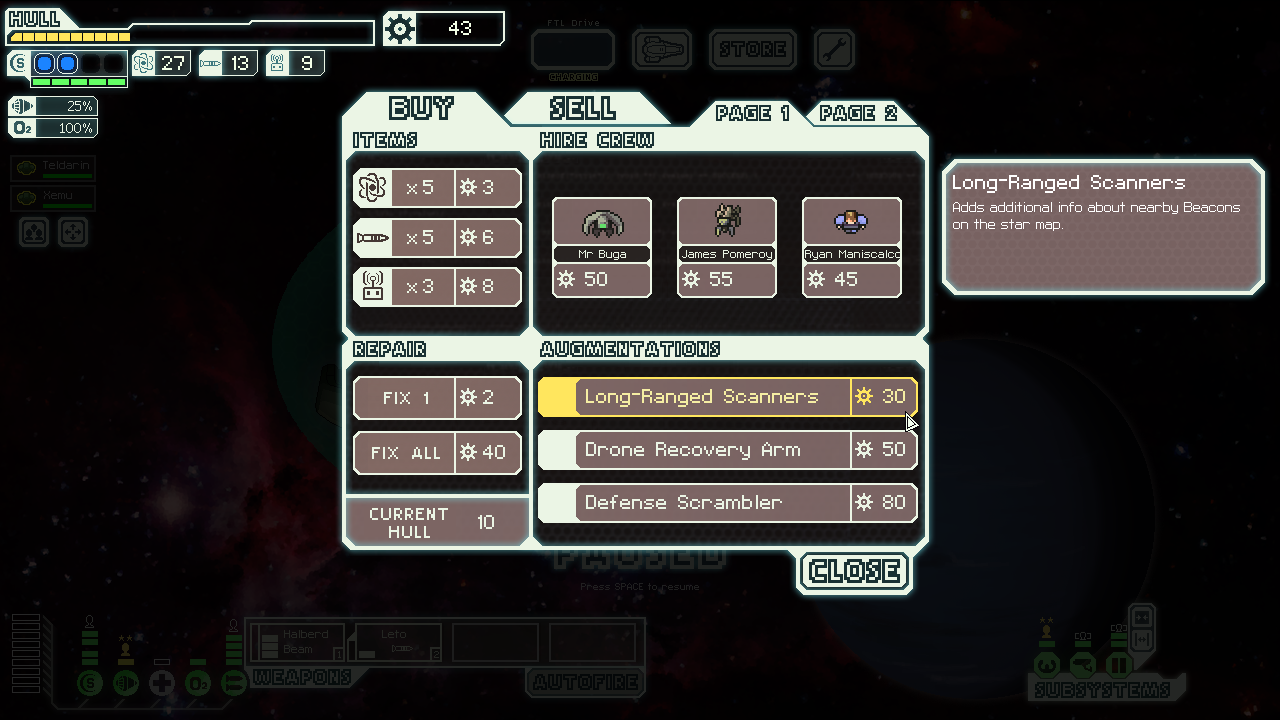Select the Page 1 store tab
1280x720 pixels.
(x=752, y=113)
